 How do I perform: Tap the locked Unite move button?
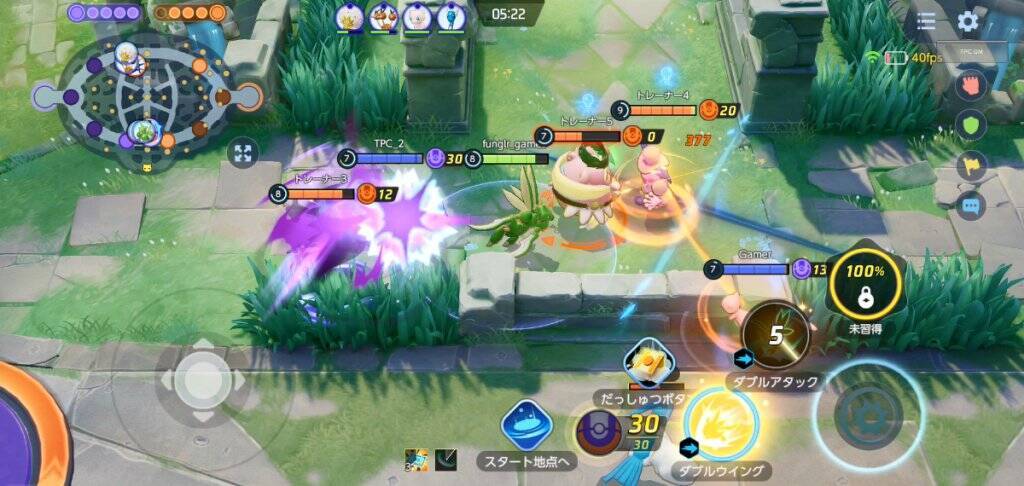point(866,283)
